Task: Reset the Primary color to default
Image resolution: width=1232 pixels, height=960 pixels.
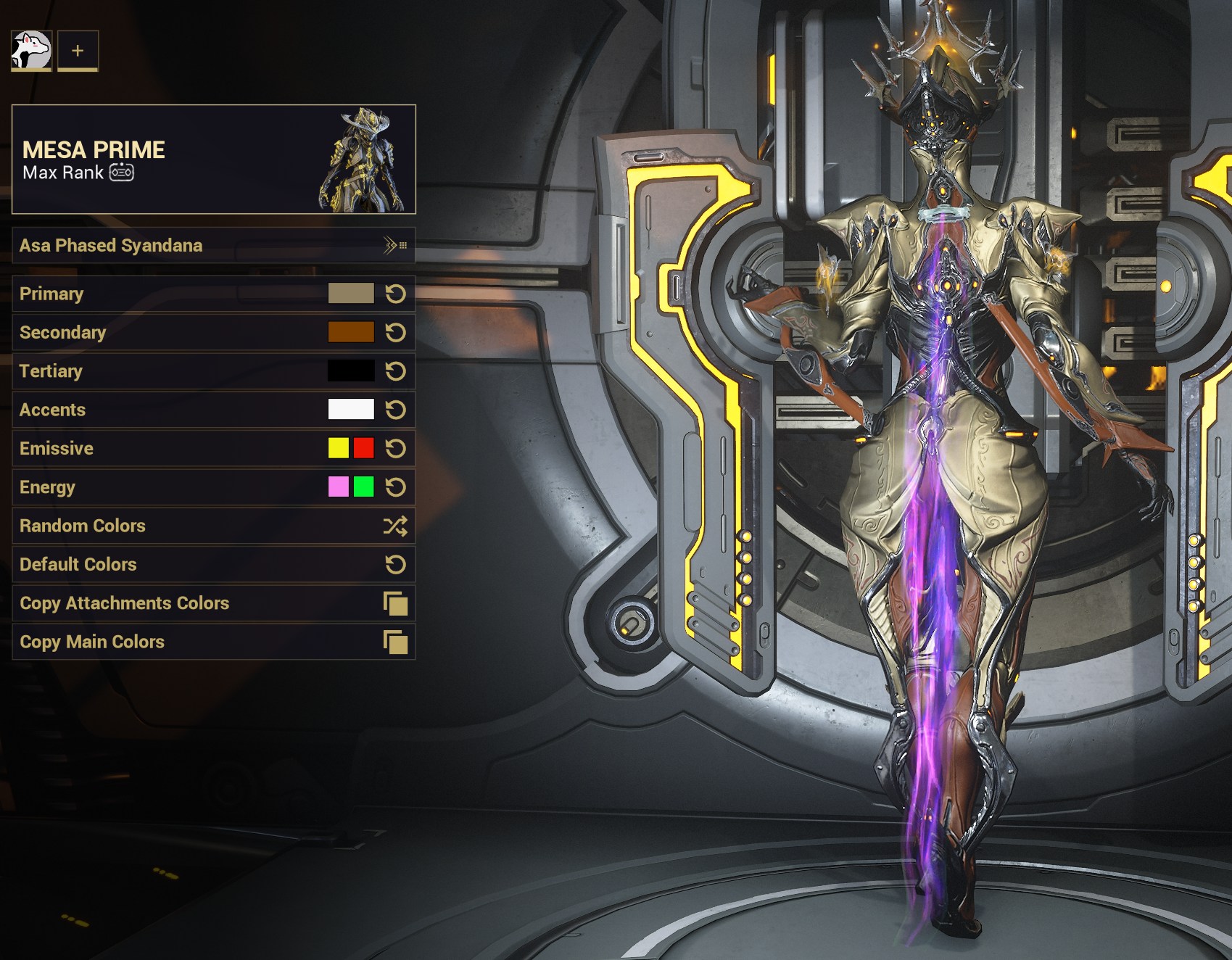Action: click(x=395, y=294)
